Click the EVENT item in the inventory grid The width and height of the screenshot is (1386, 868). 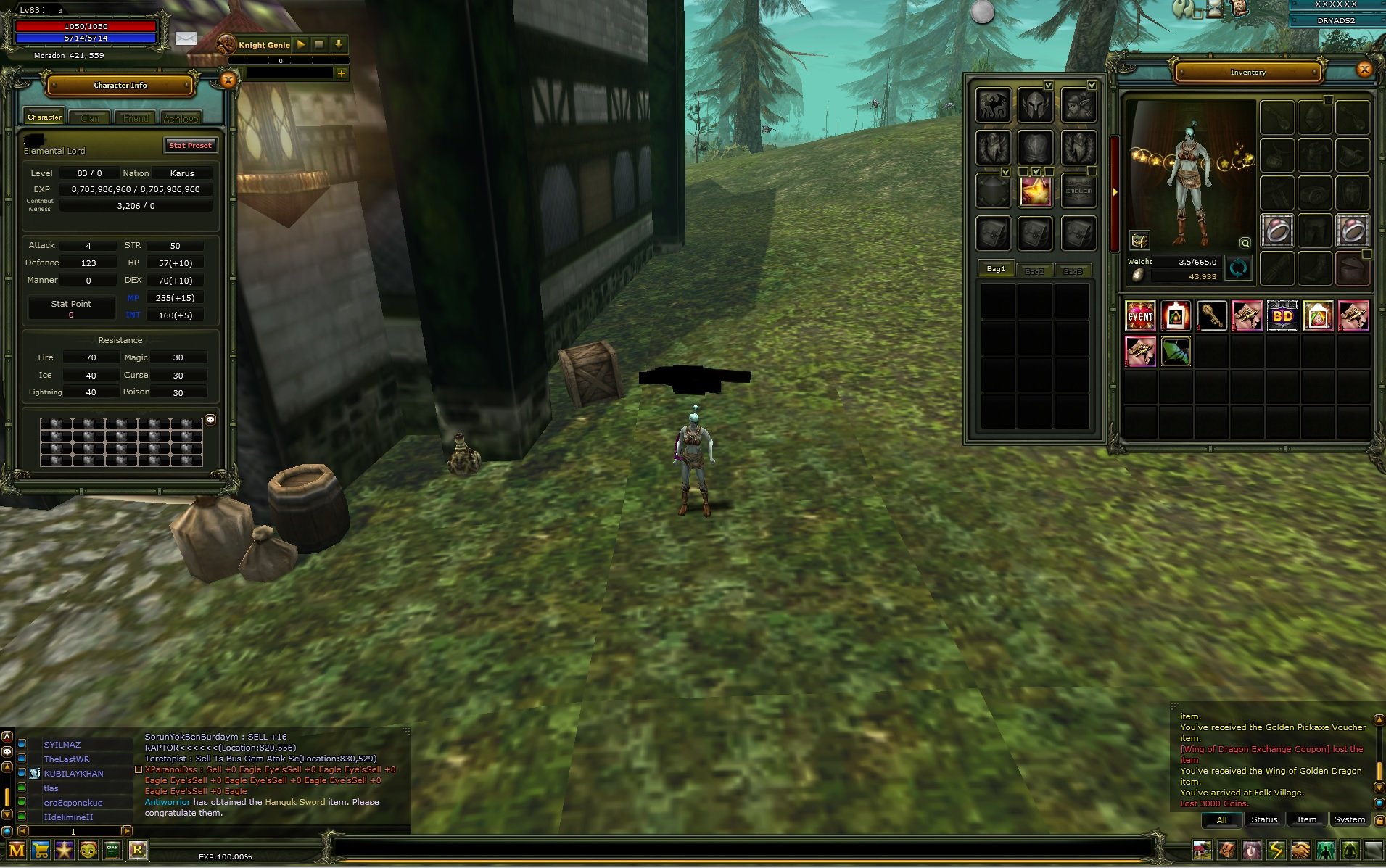1141,316
